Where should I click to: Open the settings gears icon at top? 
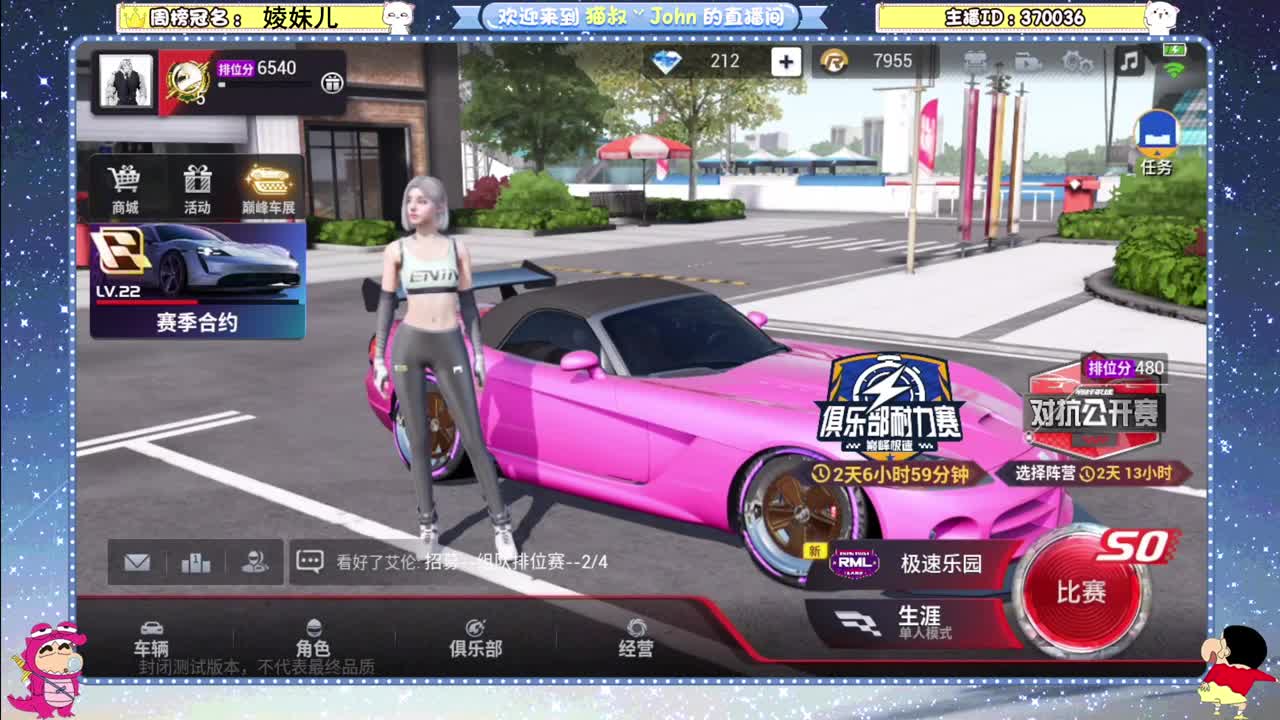coord(1075,63)
